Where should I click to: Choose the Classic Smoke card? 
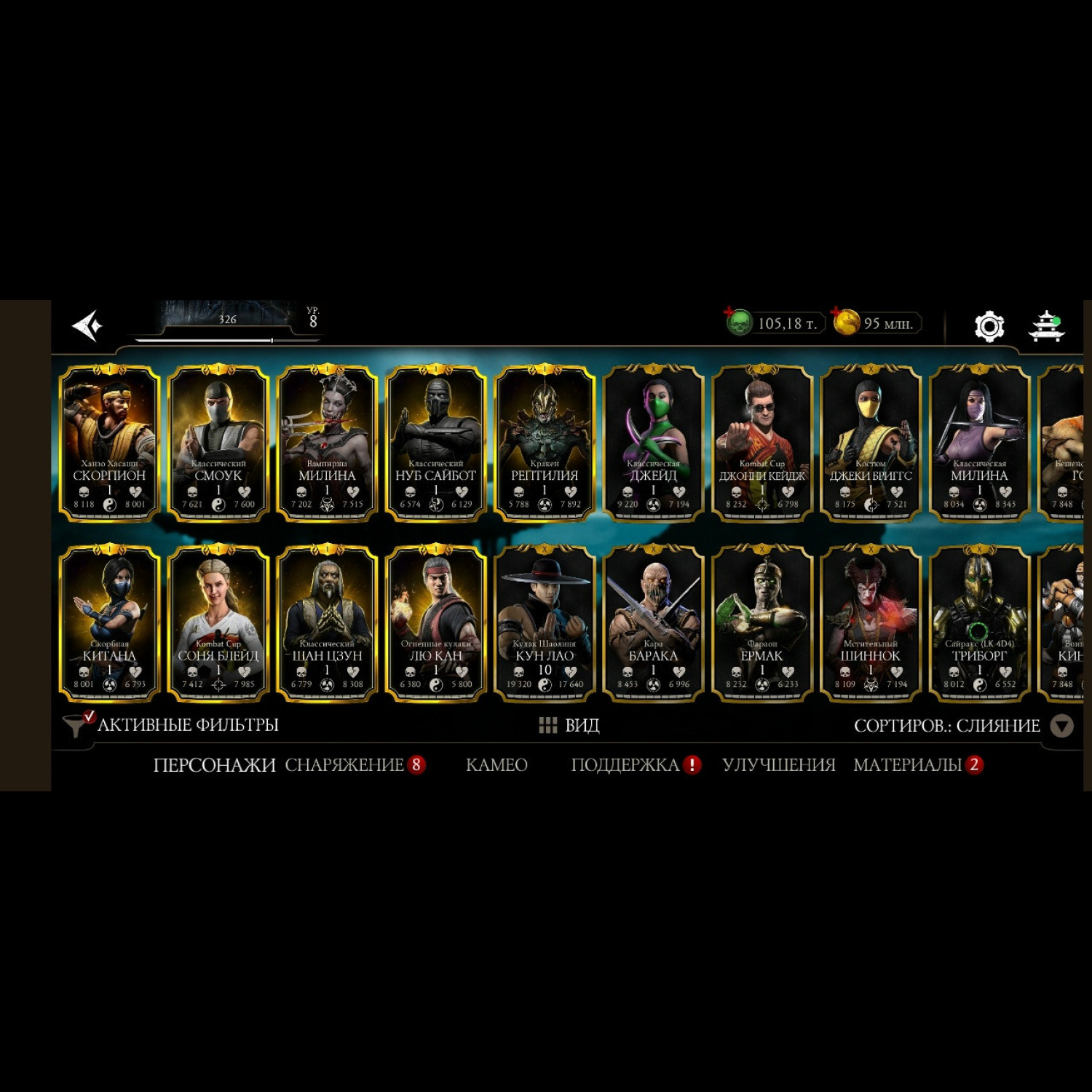point(218,443)
